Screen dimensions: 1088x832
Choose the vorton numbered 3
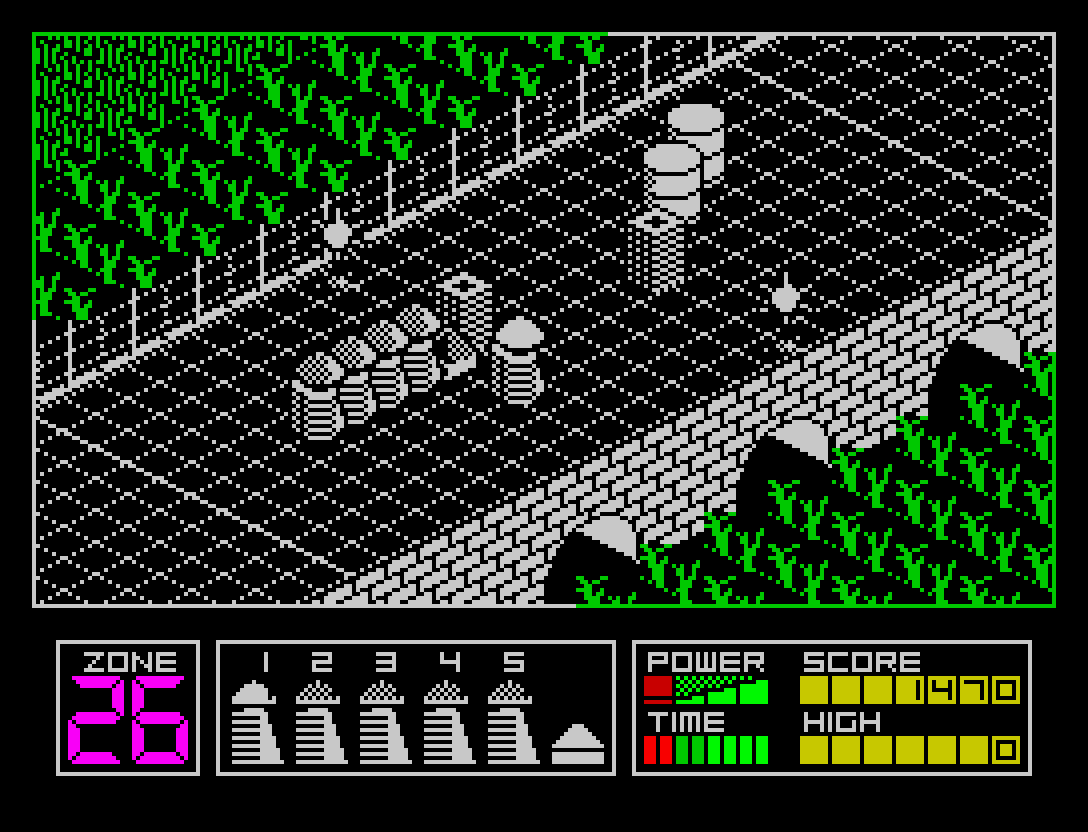(384, 722)
